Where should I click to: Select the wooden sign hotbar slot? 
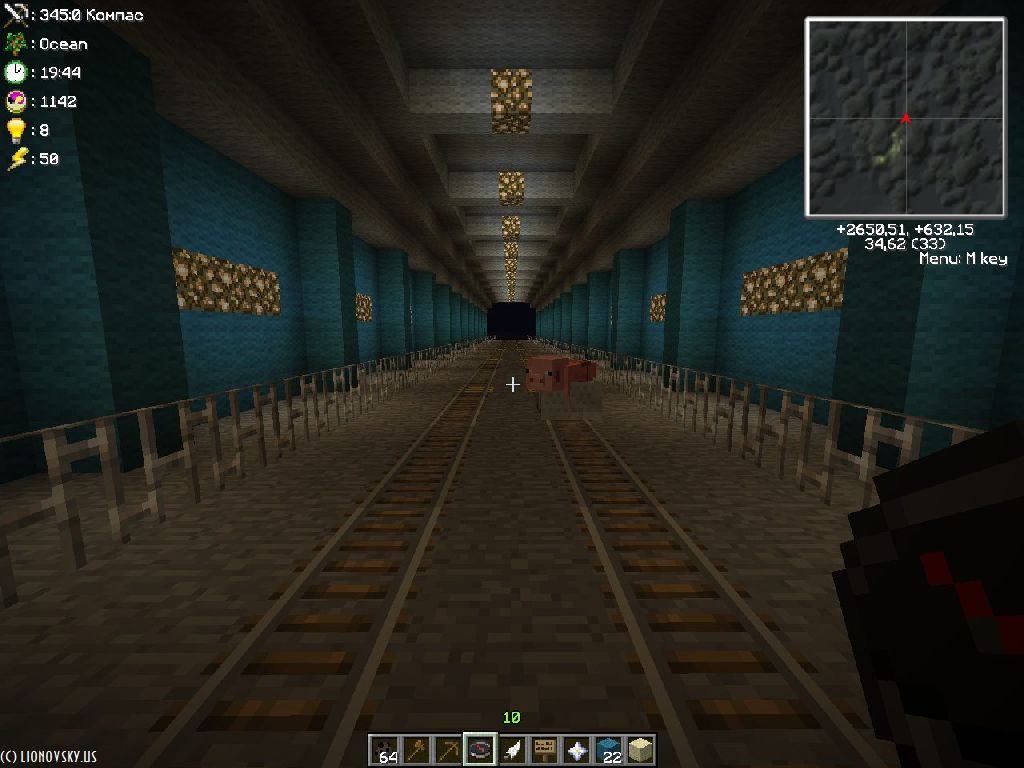click(544, 749)
